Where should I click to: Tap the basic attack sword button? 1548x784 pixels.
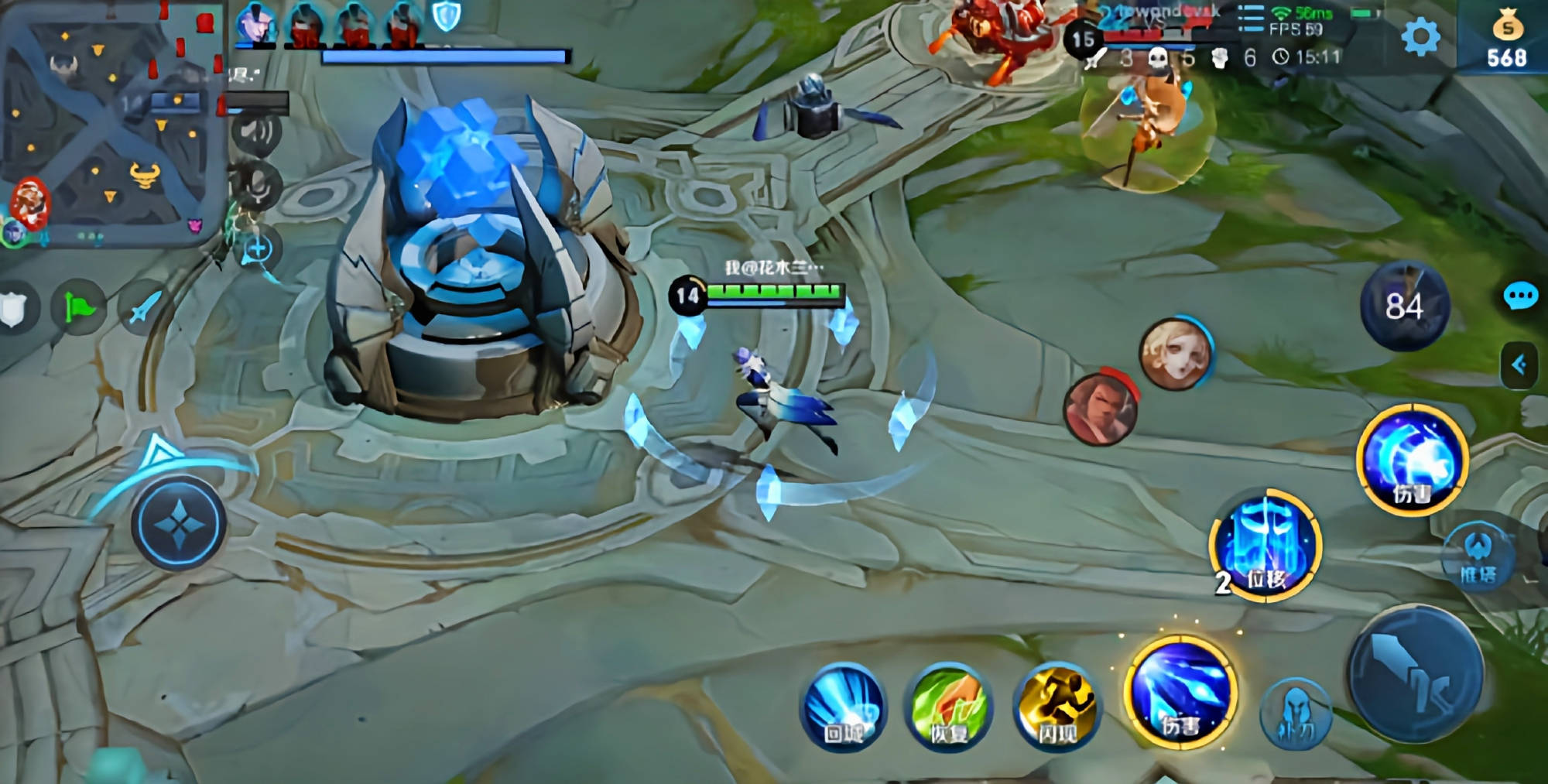(x=1416, y=675)
